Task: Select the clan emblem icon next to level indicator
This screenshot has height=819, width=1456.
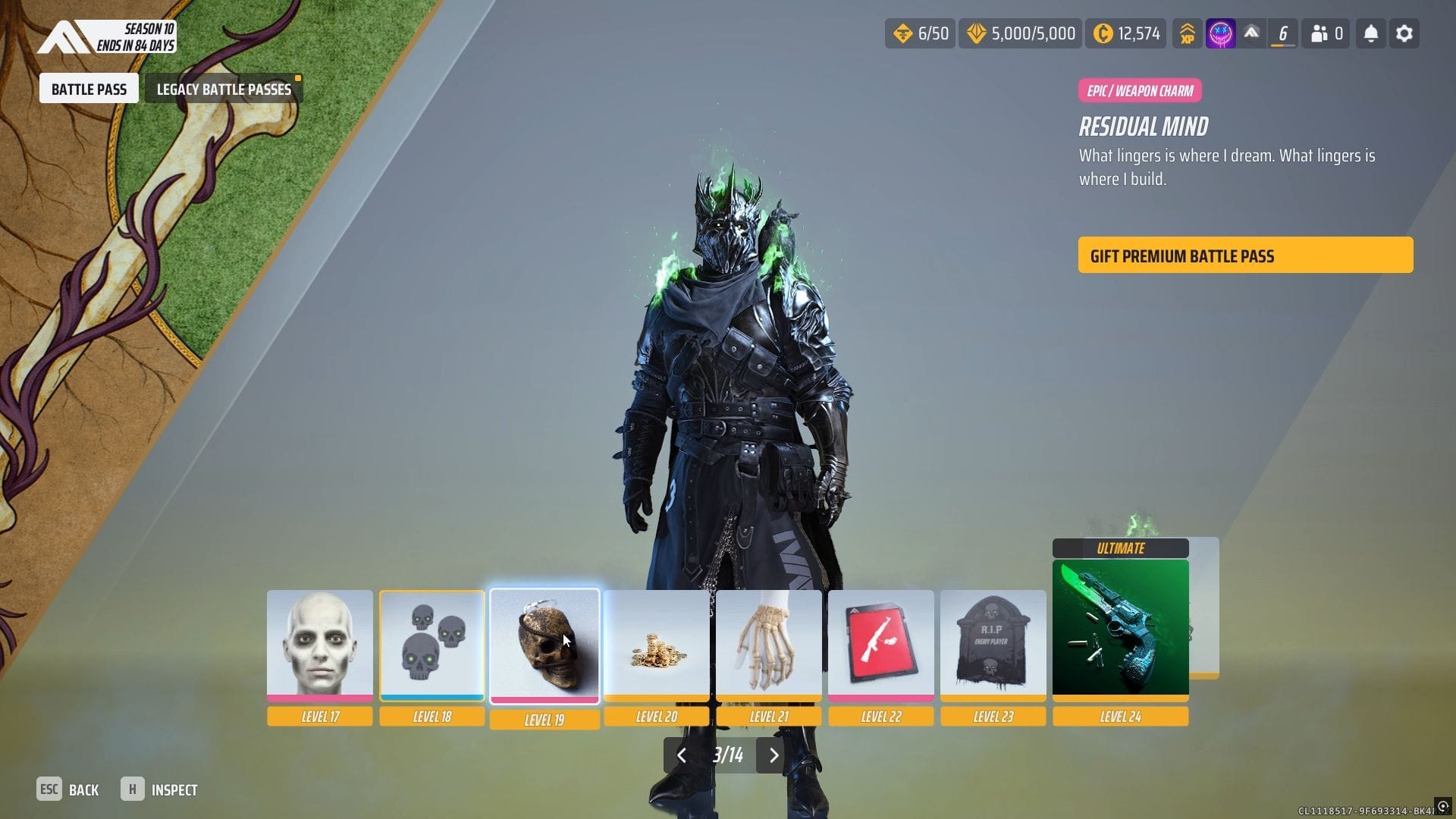Action: pos(1251,33)
